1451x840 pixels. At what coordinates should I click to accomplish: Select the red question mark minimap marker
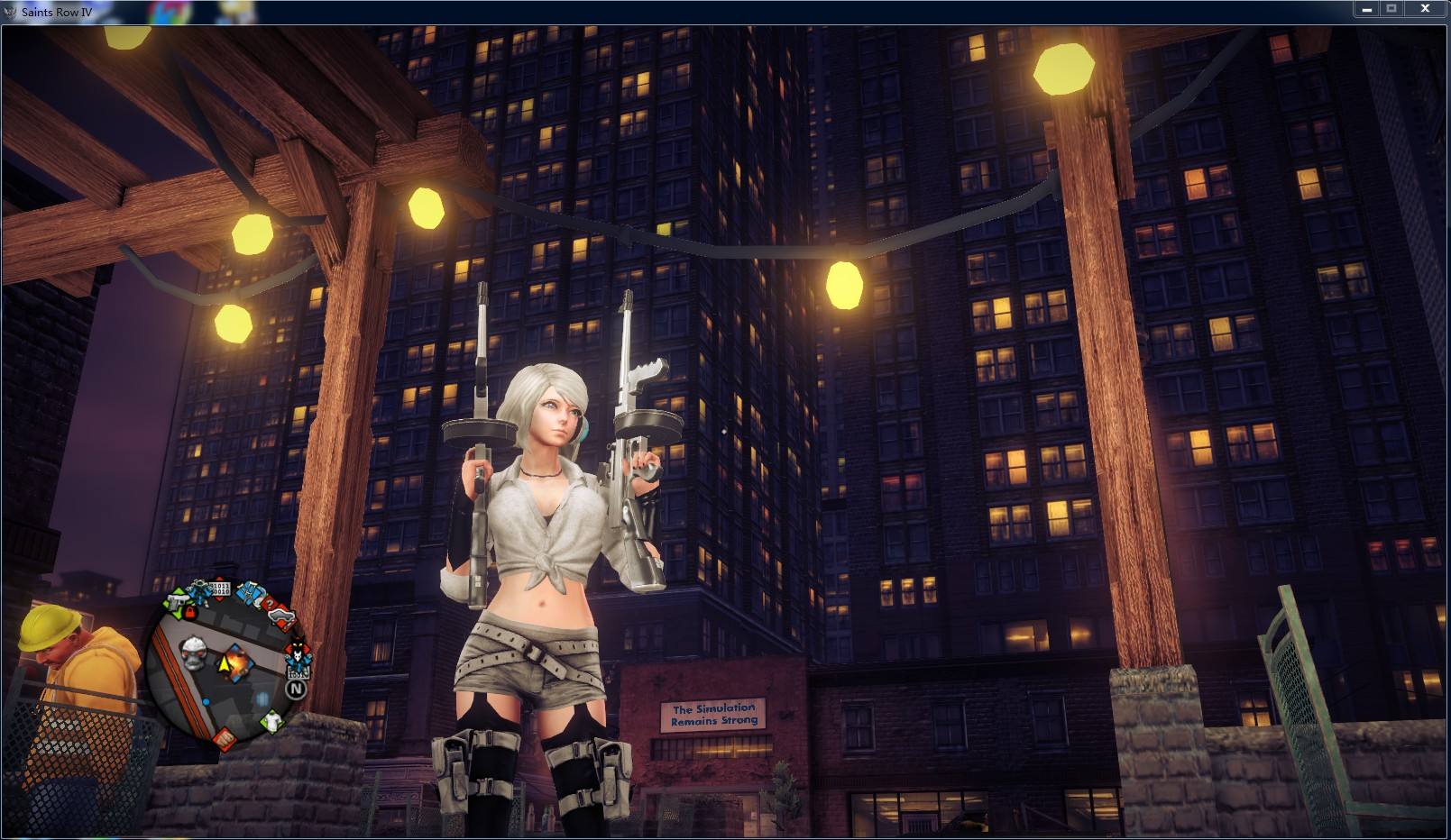point(267,605)
